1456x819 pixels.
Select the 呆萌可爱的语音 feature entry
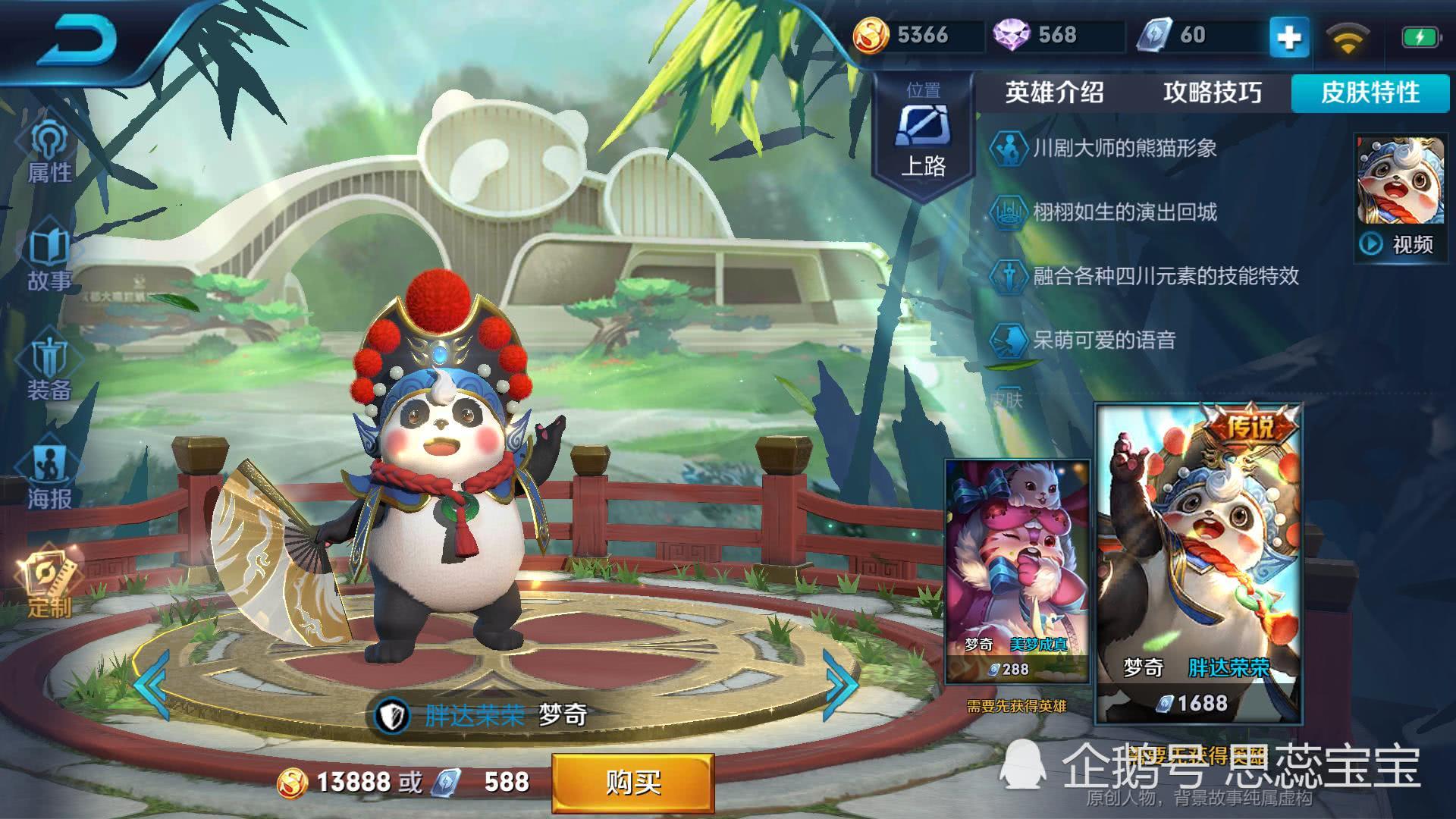[1104, 340]
